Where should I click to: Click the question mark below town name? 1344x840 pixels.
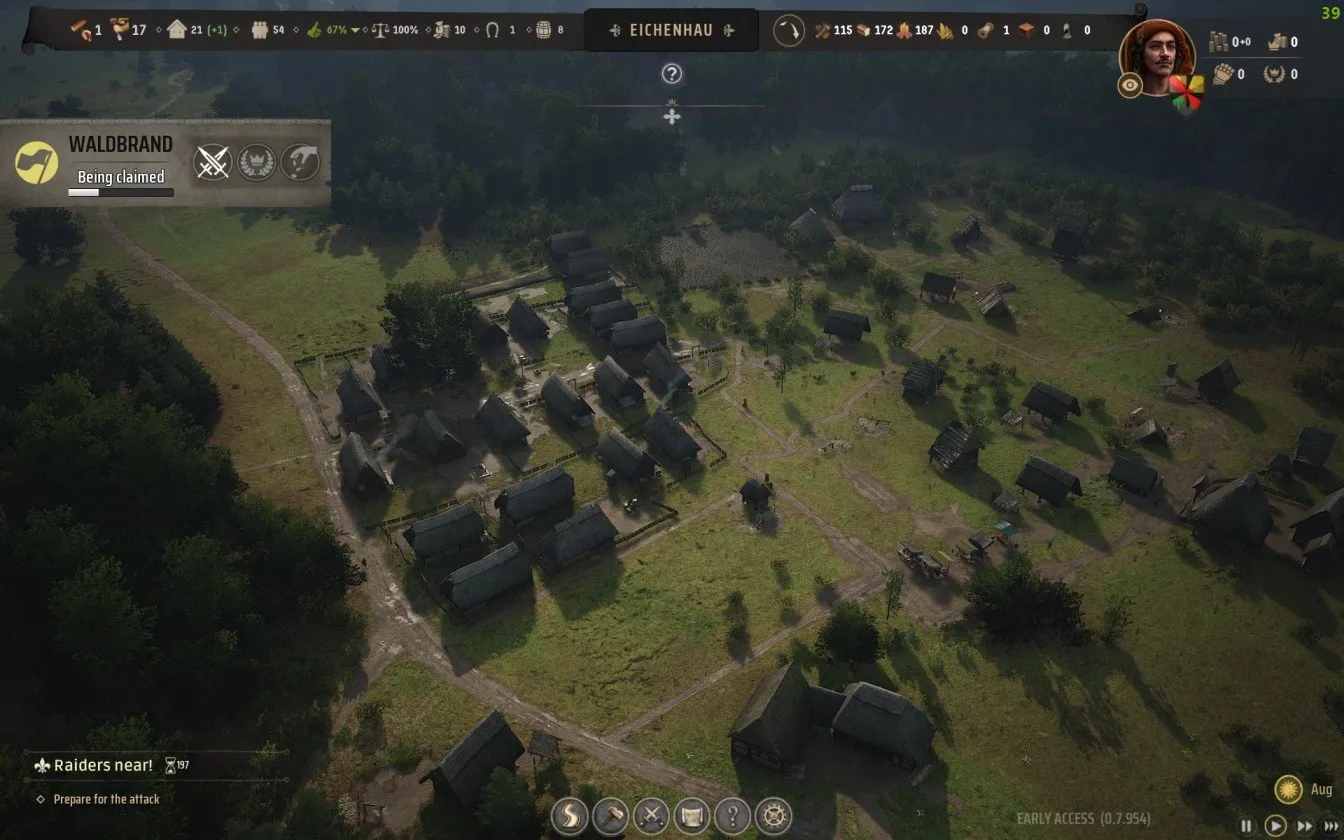pos(672,73)
